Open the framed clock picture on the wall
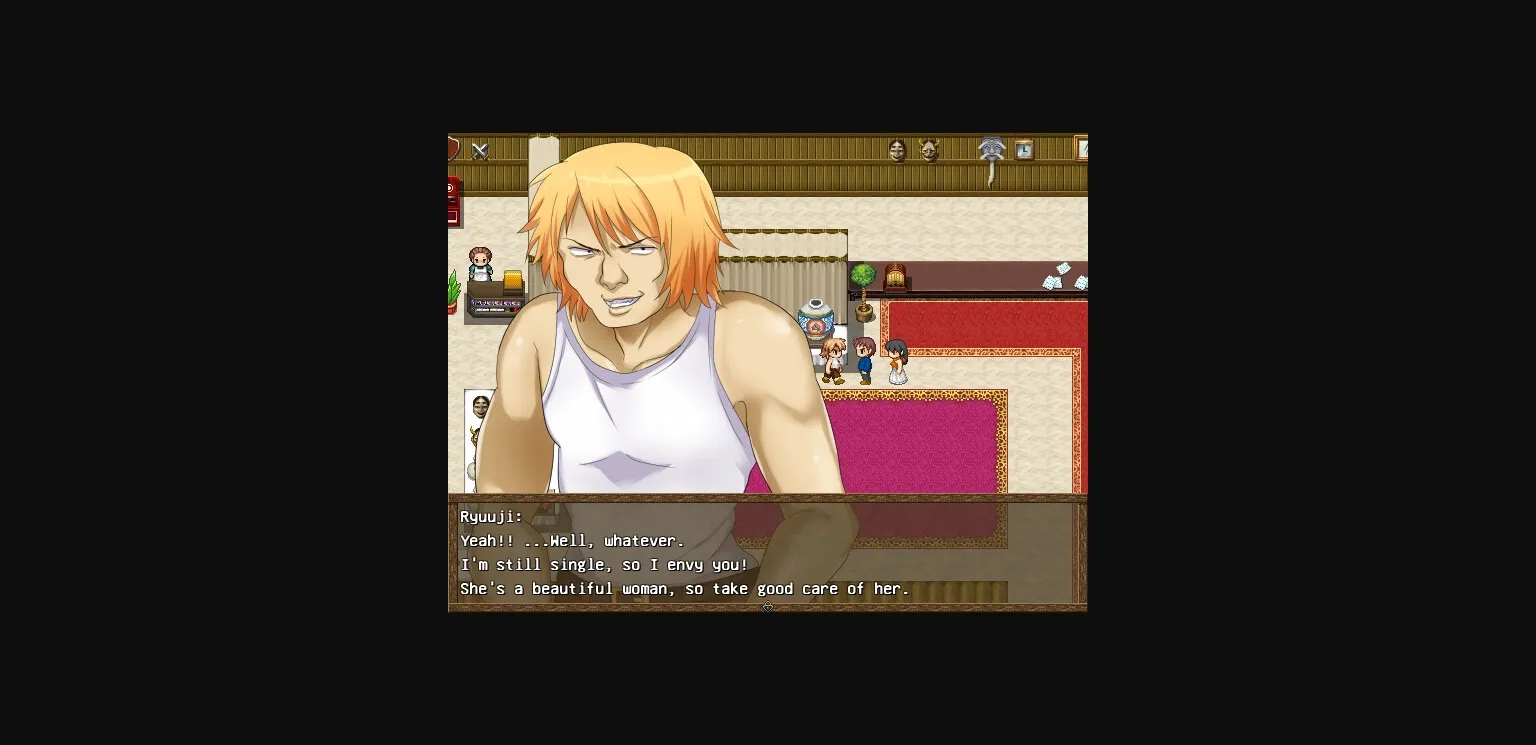The width and height of the screenshot is (1536, 745). pos(1024,149)
